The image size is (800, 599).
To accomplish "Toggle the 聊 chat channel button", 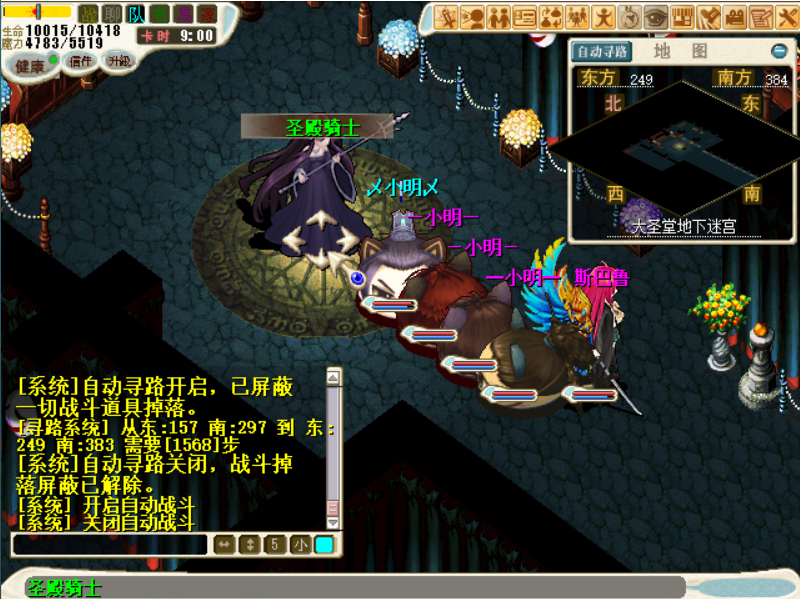I will click(x=113, y=13).
